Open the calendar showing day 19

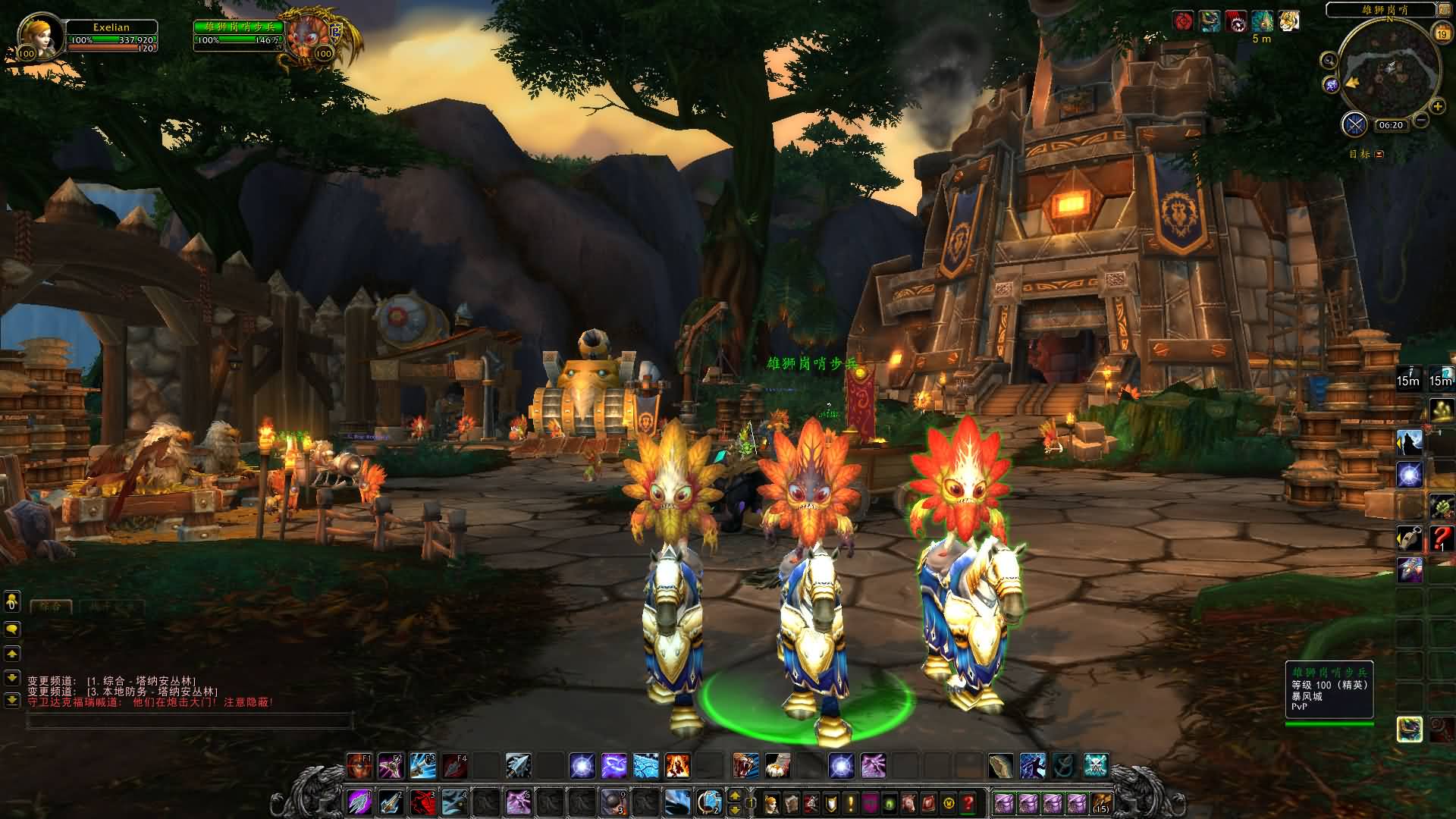pos(1441,33)
